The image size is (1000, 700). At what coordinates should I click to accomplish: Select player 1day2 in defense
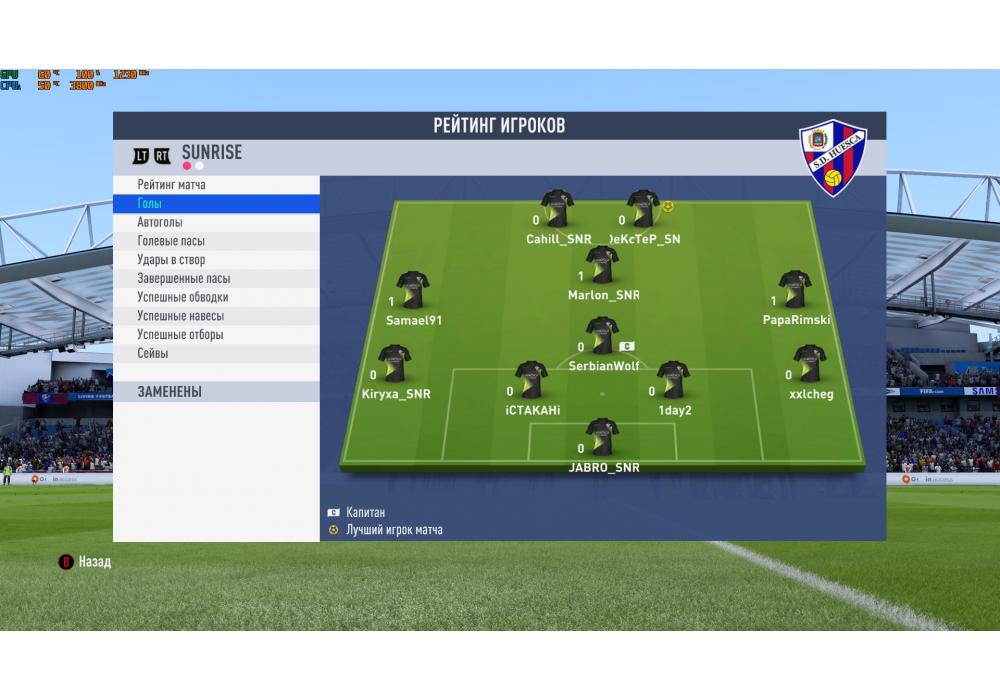point(673,380)
